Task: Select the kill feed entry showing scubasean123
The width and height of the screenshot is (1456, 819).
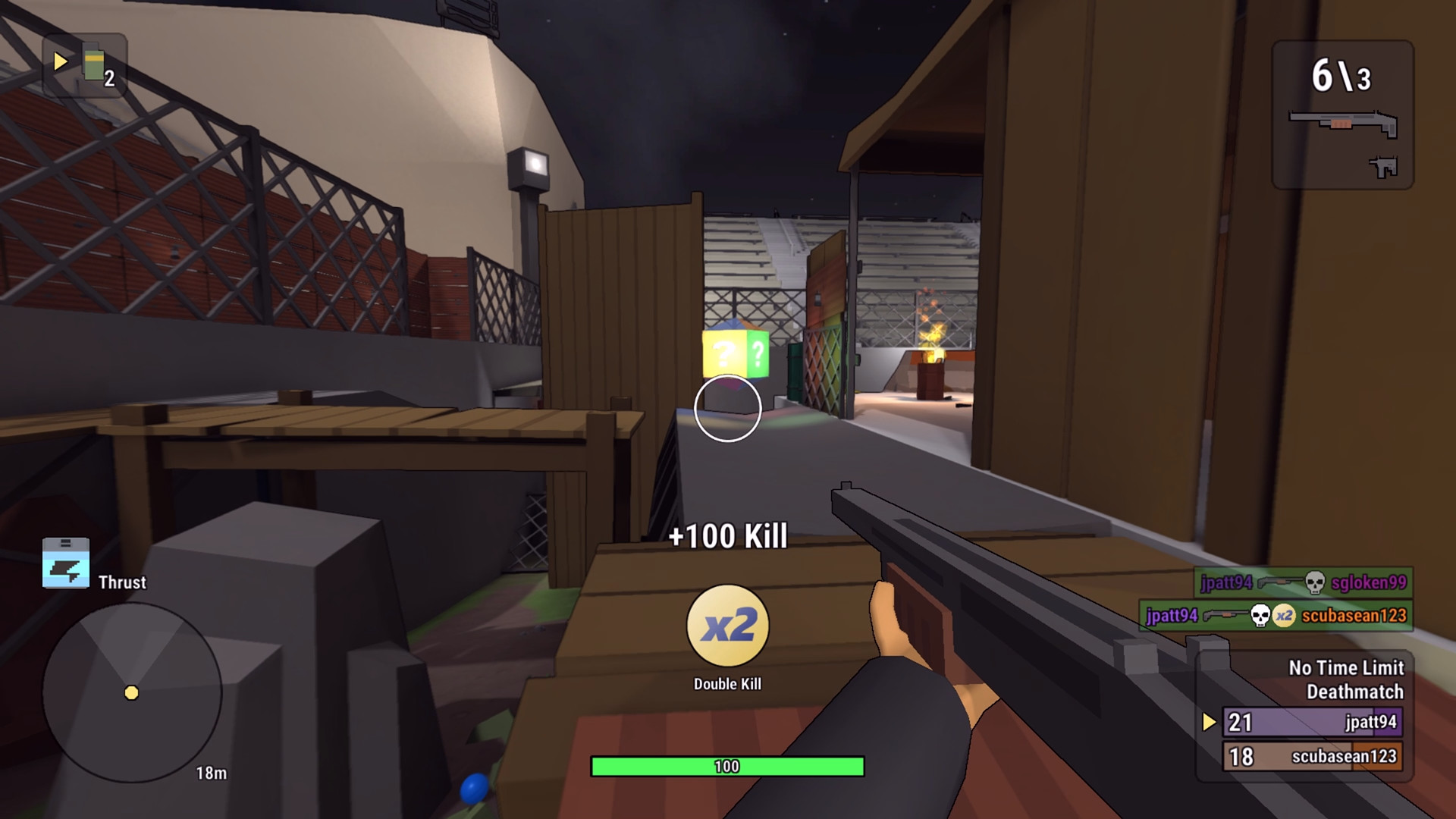Action: (1274, 617)
